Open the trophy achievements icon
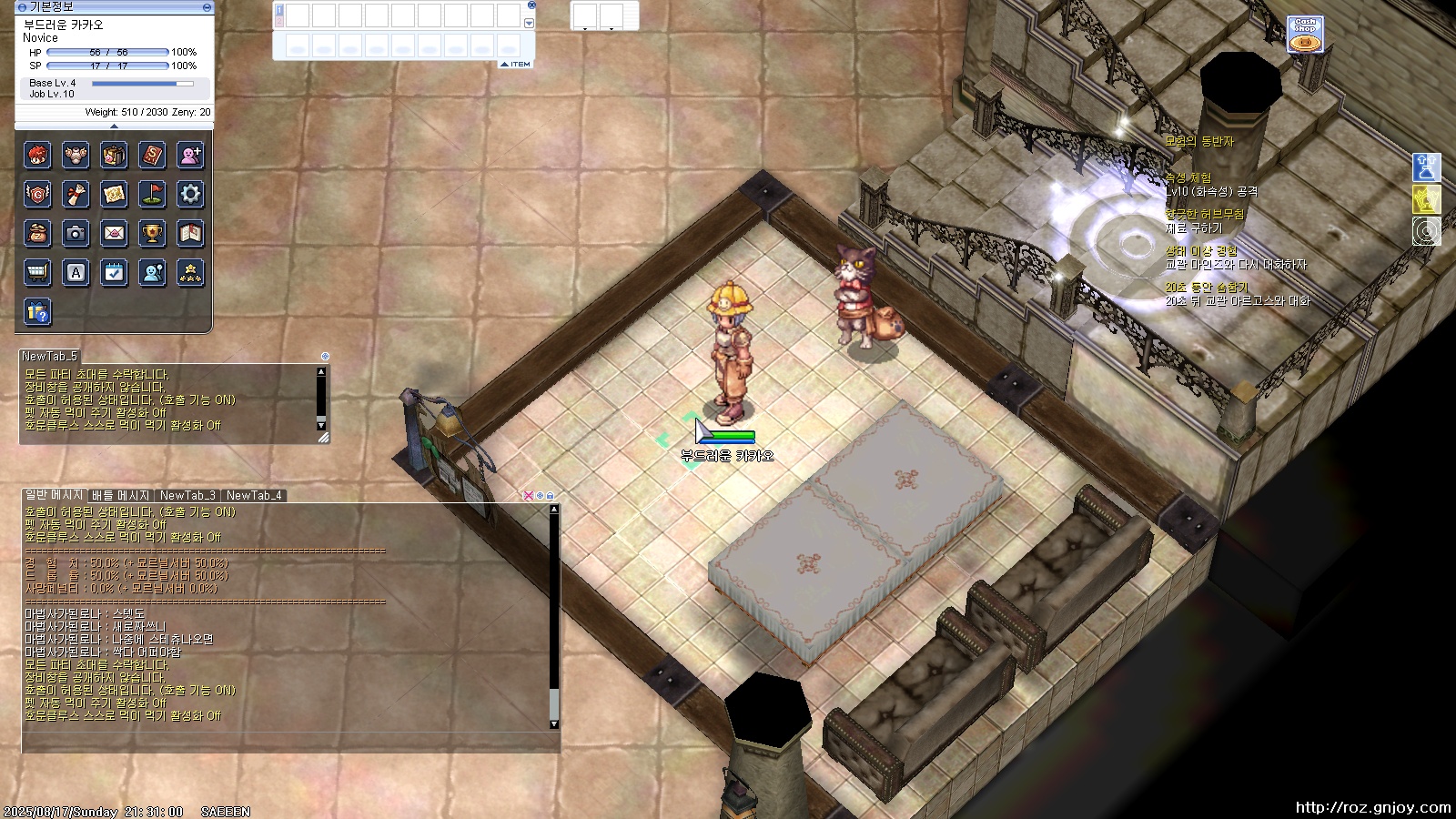This screenshot has width=1456, height=819. [x=152, y=233]
